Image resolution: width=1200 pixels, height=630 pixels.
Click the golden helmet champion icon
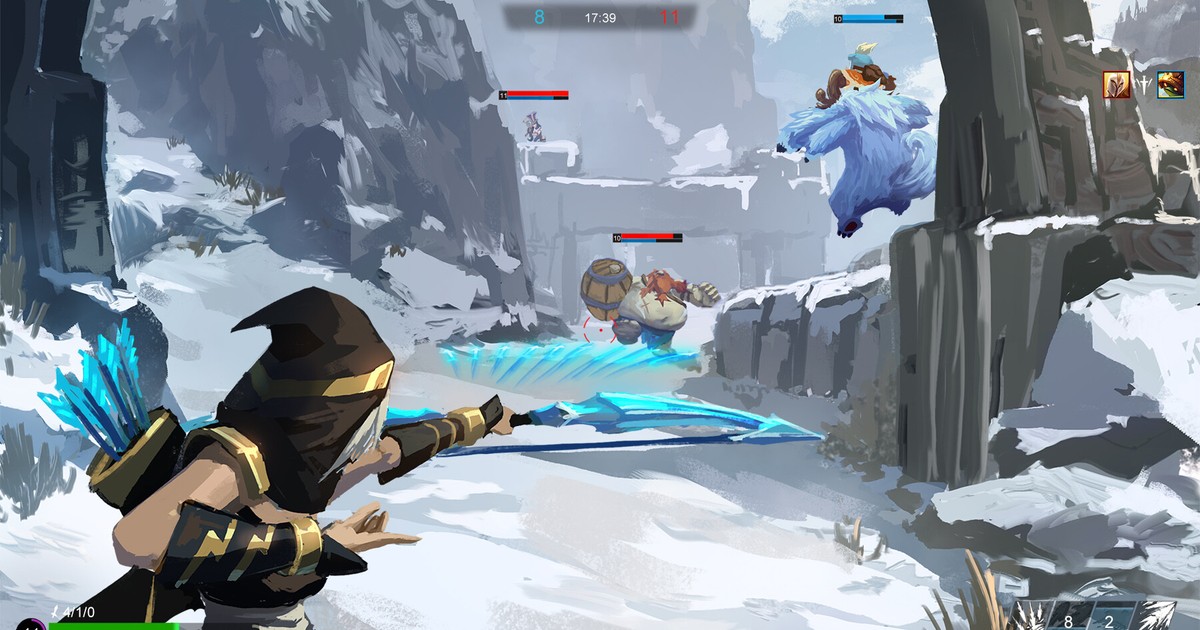tap(1116, 85)
